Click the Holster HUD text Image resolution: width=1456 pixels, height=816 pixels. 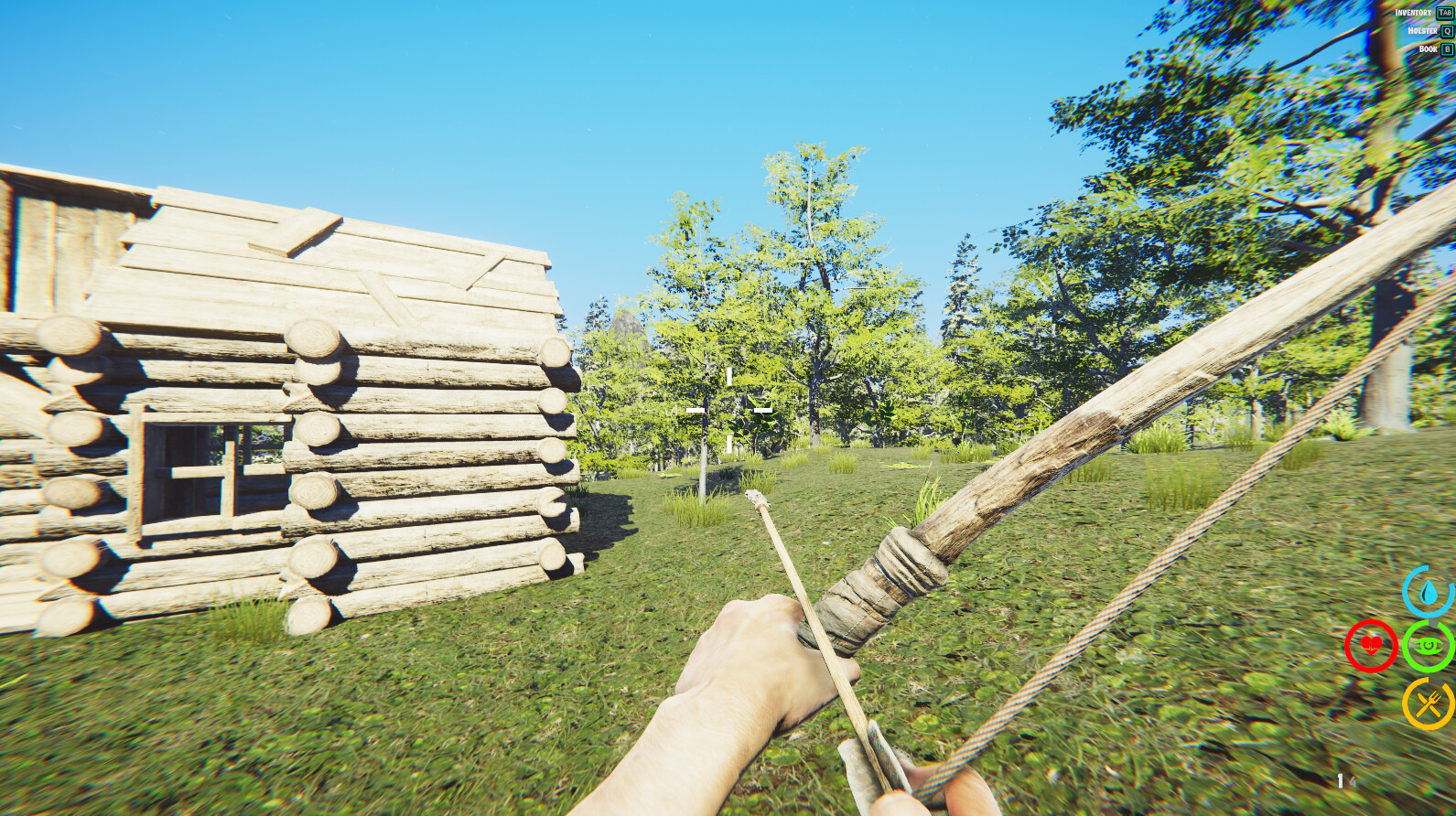click(x=1422, y=31)
